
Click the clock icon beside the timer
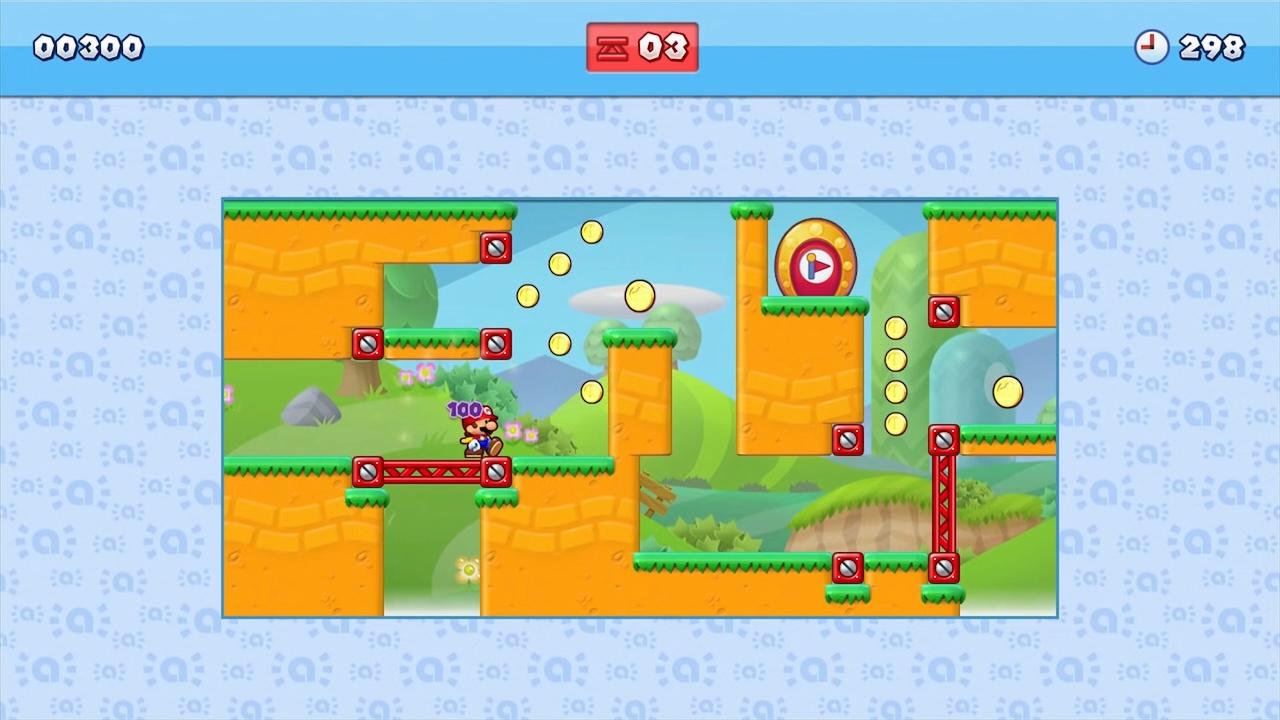(1152, 47)
